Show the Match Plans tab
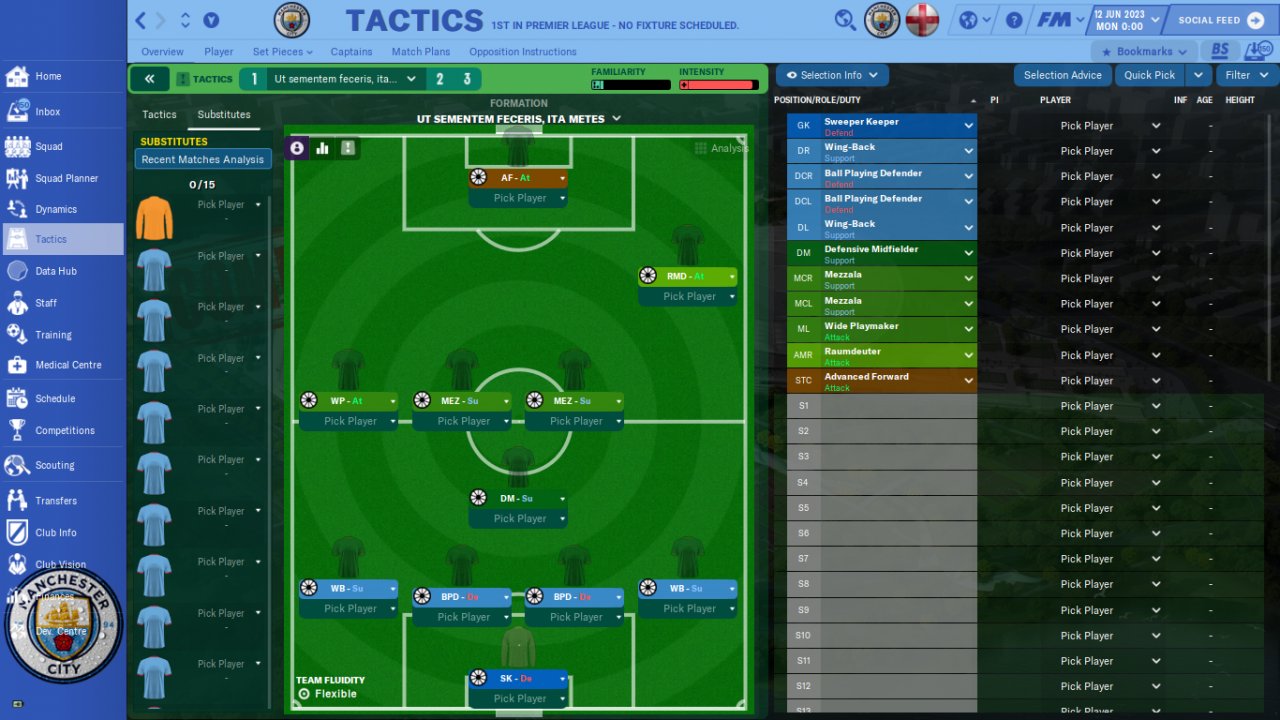This screenshot has height=720, width=1280. coord(420,52)
